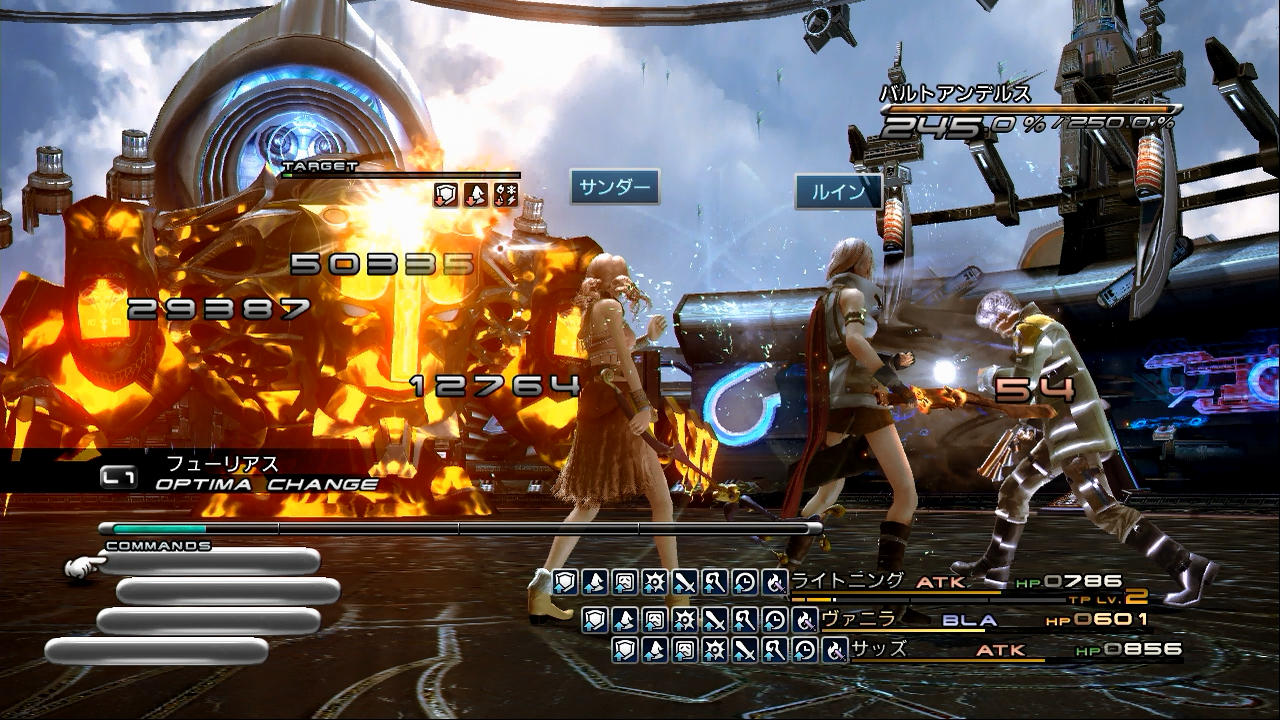Click Vanille's flame-sword Enfire buff icon
The height and width of the screenshot is (720, 1280).
click(x=804, y=620)
